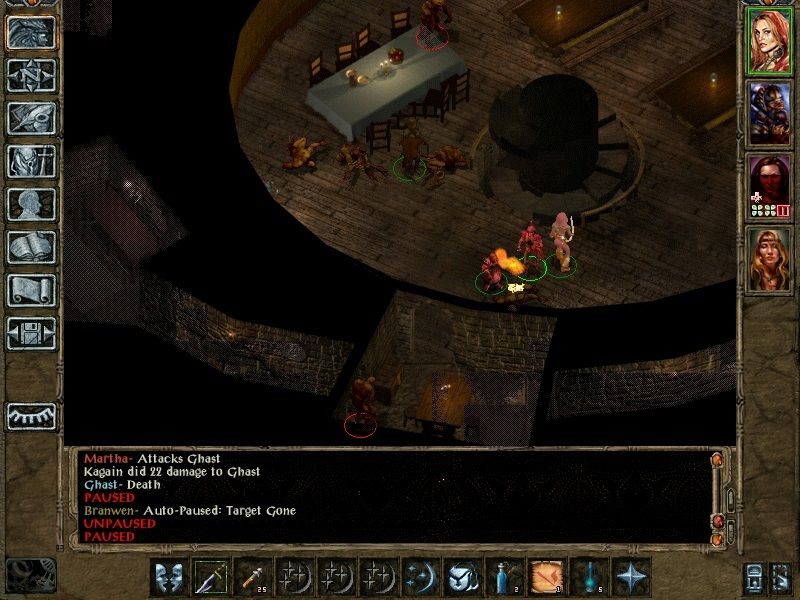Click the rest eye button
The width and height of the screenshot is (800, 600).
[x=31, y=415]
